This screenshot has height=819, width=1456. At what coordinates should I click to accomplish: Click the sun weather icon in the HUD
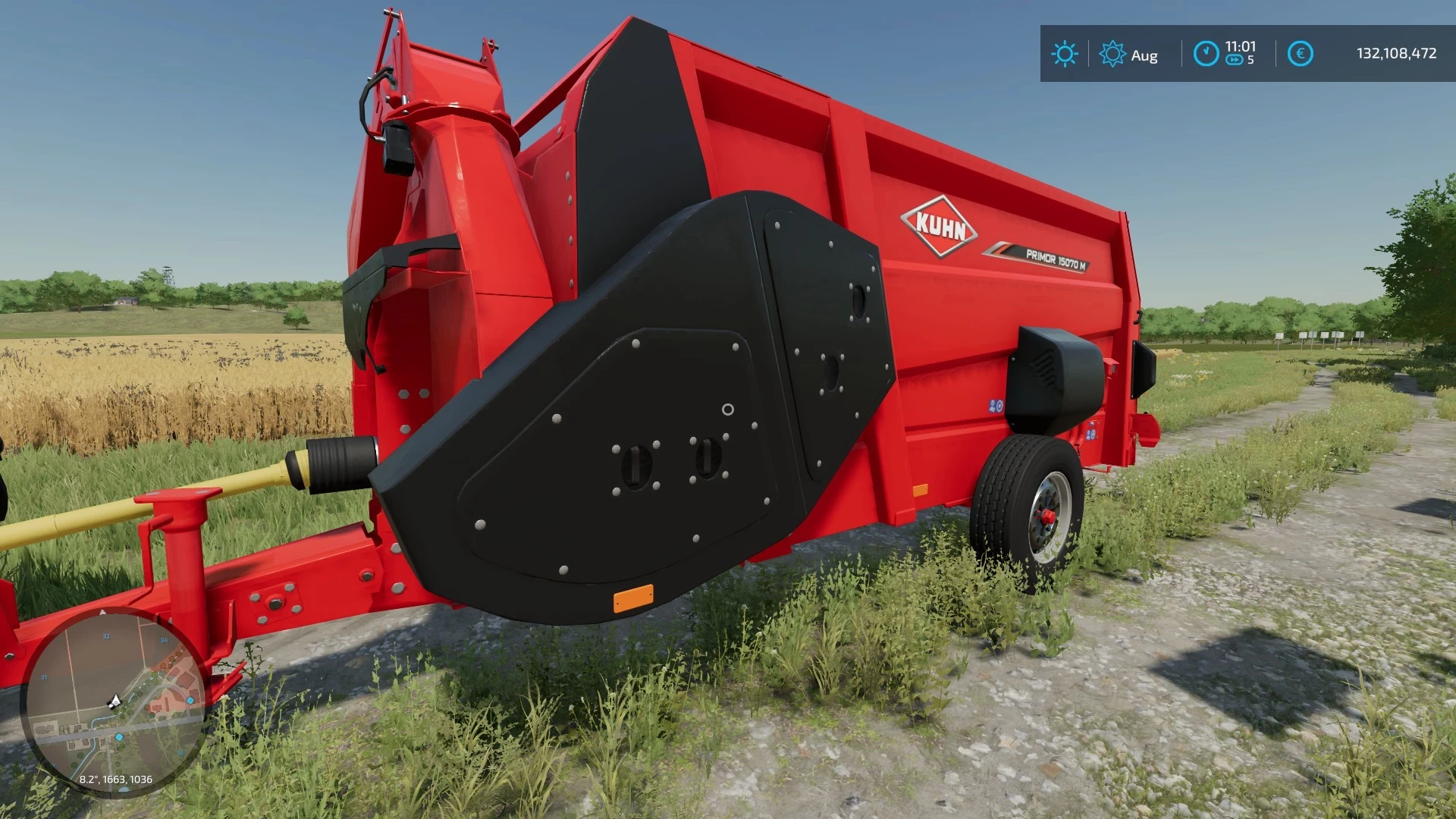pos(1065,52)
